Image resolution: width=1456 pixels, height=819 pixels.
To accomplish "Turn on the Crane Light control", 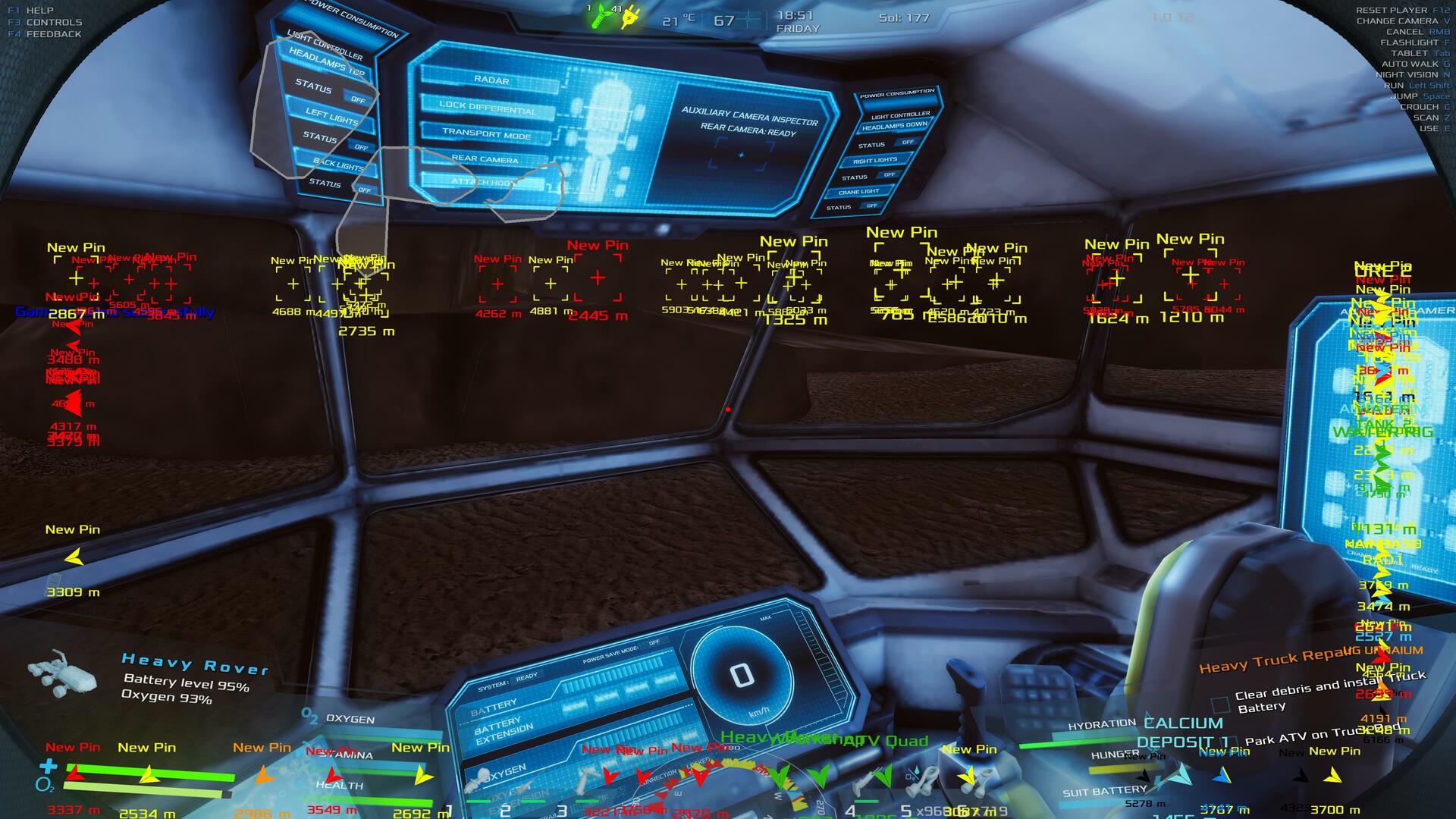I will click(x=858, y=193).
